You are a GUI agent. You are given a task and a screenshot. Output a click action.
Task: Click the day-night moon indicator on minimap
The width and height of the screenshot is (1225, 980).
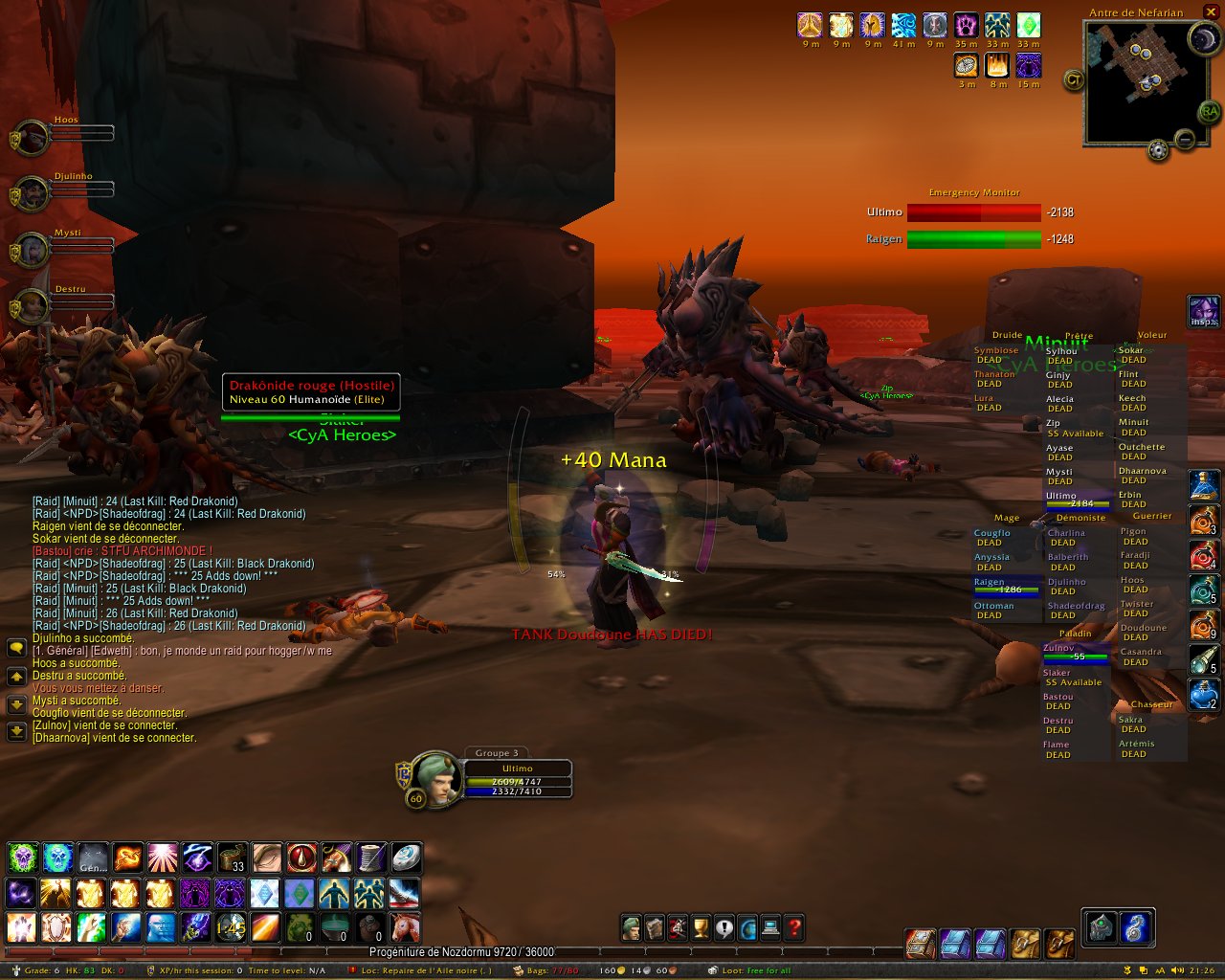1203,38
